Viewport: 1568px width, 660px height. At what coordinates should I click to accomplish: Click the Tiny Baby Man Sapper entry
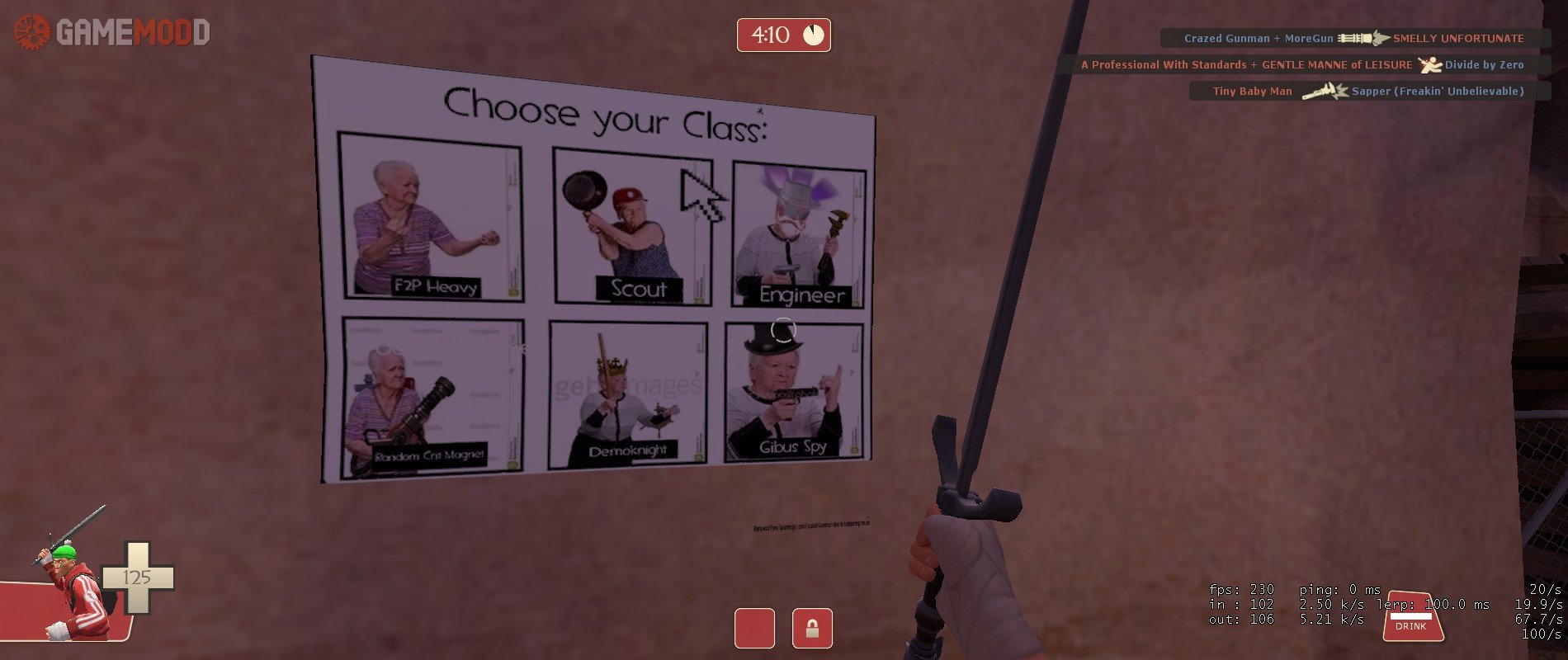[1368, 91]
